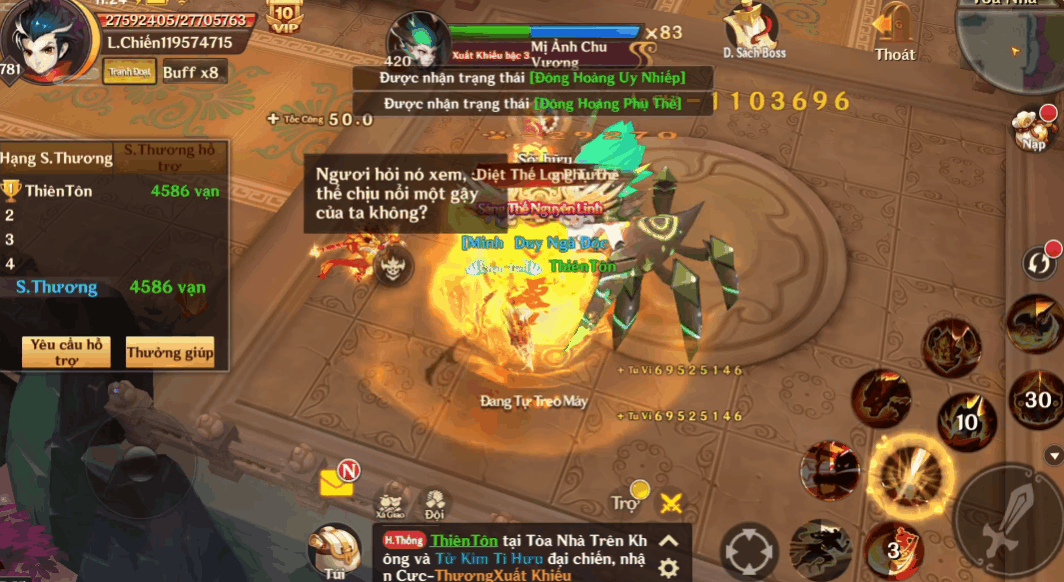1064x582 pixels.
Task: Toggle the Tranh Đoạt mode button
Action: (129, 71)
